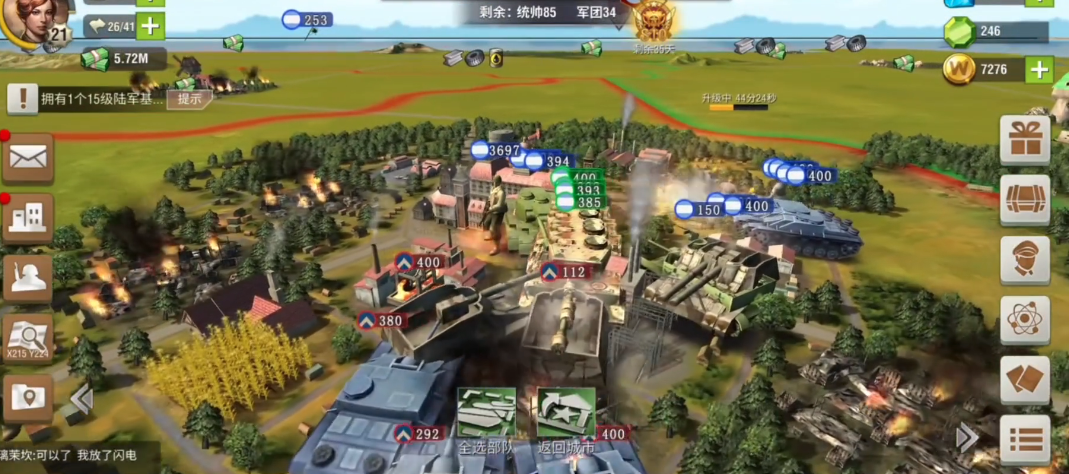Buy more gold coins with plus button
The width and height of the screenshot is (1069, 474).
pos(1039,69)
